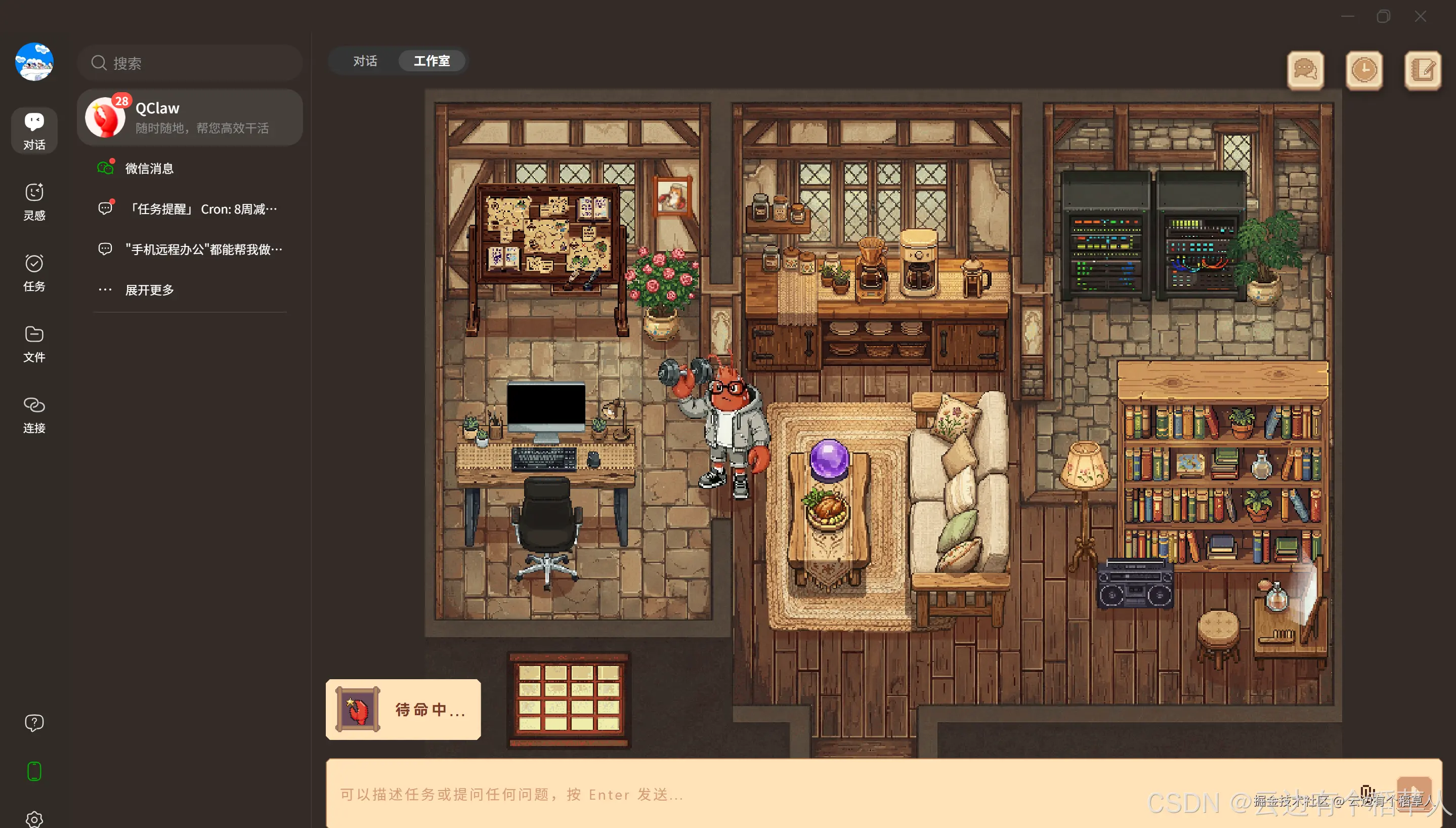The width and height of the screenshot is (1456, 828).
Task: Open the 文件 section
Action: coord(34,344)
